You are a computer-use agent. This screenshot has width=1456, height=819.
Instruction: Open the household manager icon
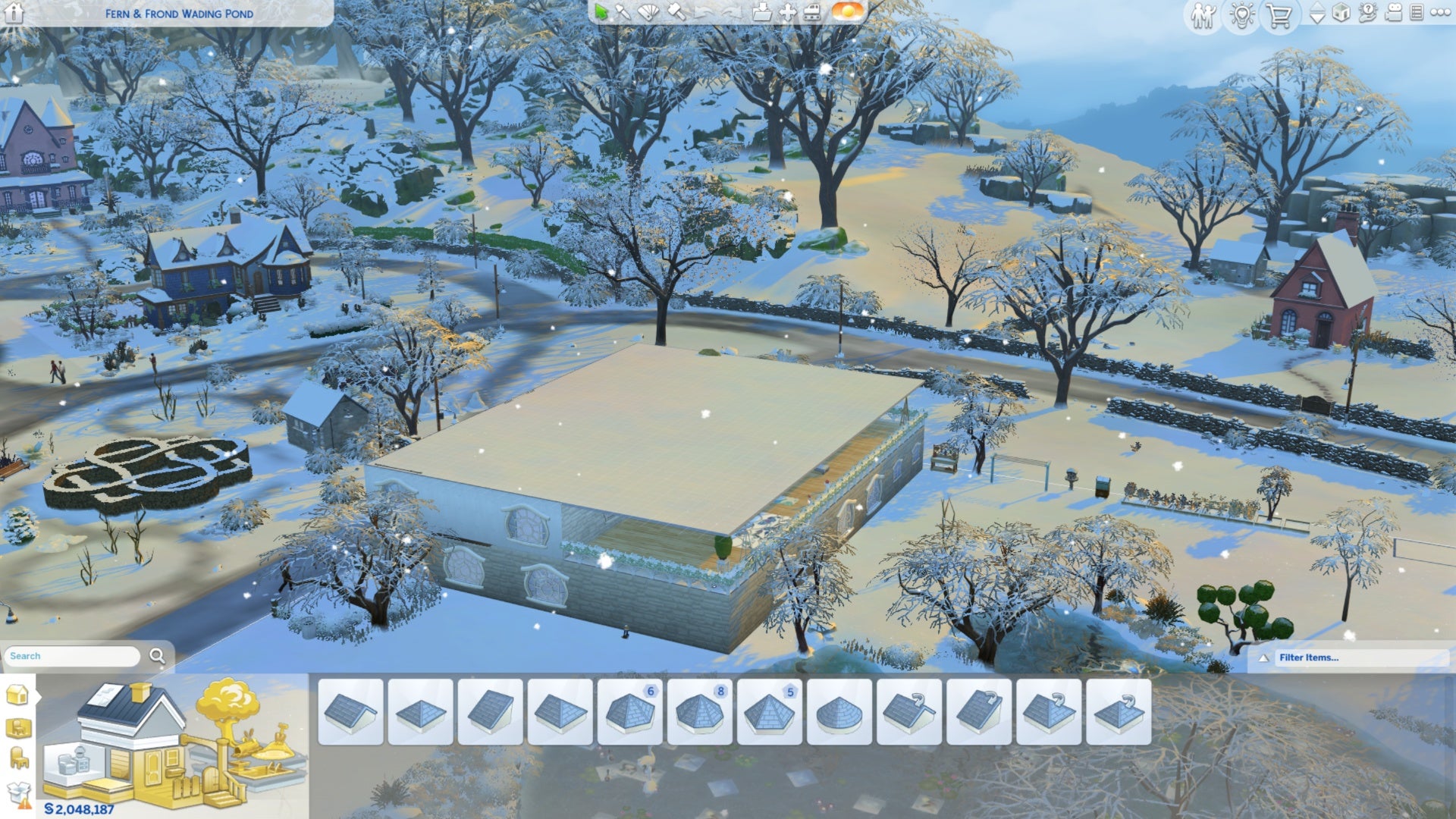tap(1203, 15)
